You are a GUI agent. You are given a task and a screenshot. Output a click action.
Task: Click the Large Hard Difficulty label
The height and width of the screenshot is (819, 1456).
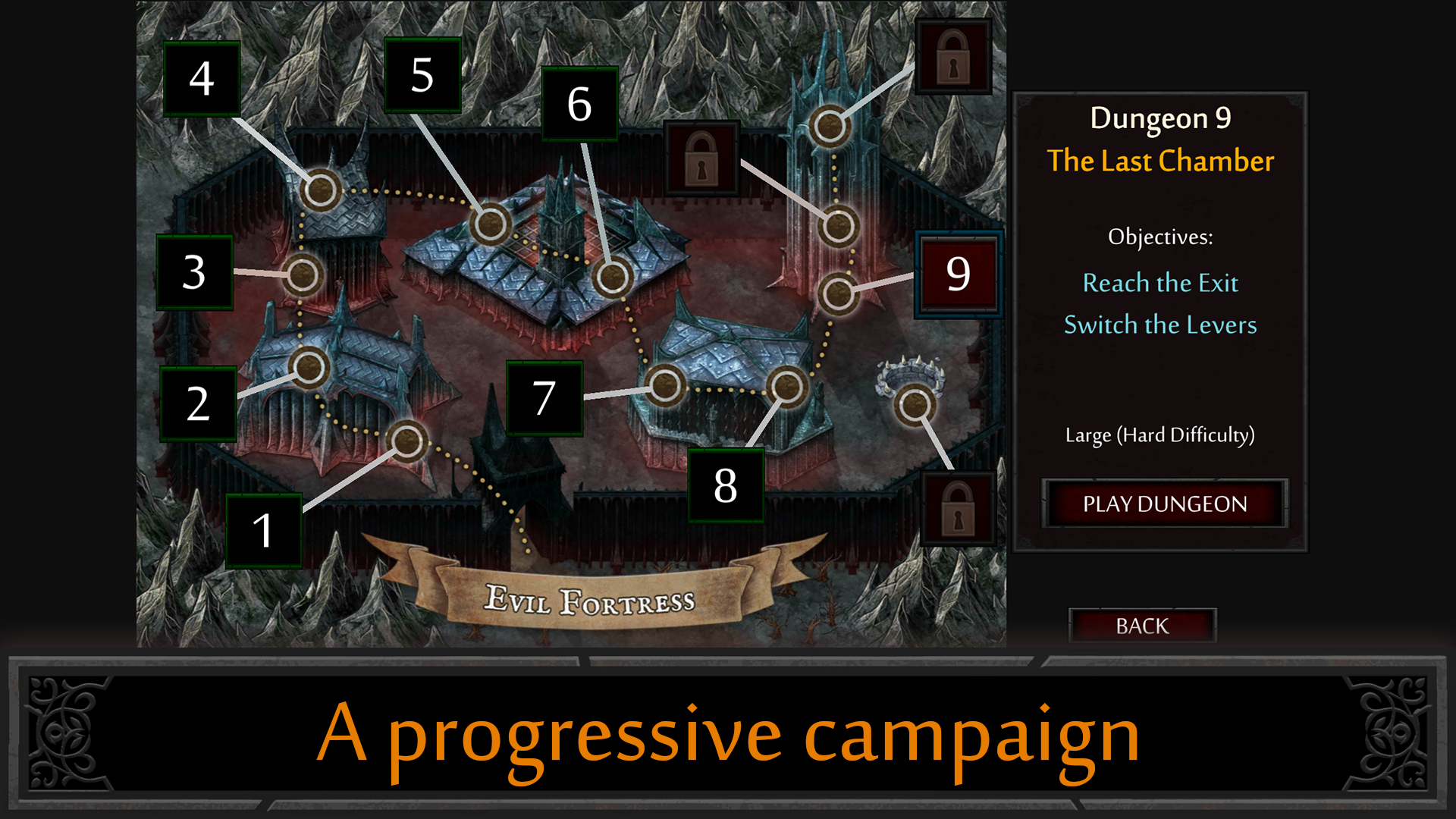(1159, 435)
